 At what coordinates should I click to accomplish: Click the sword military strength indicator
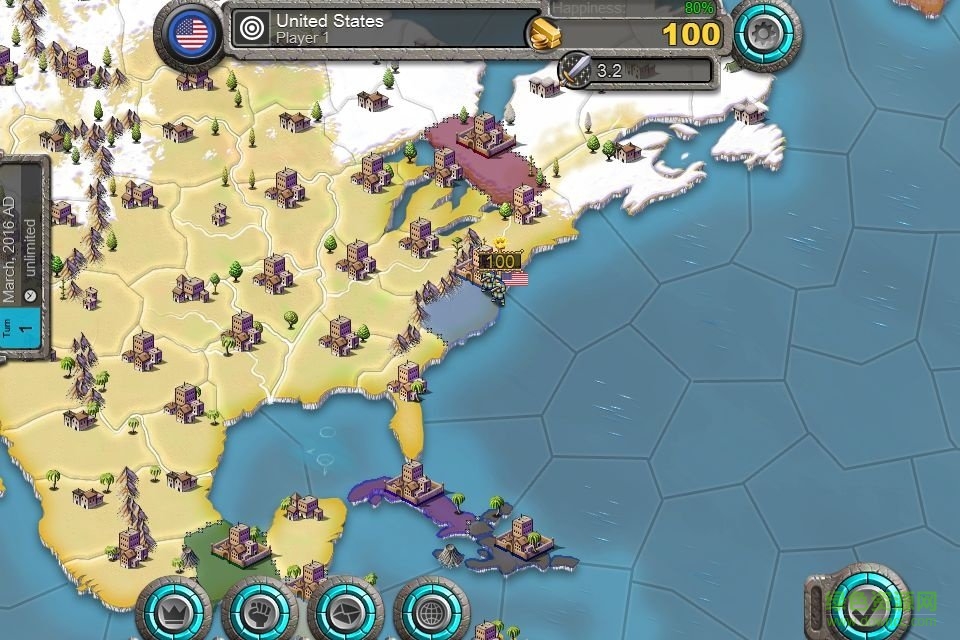click(x=575, y=71)
